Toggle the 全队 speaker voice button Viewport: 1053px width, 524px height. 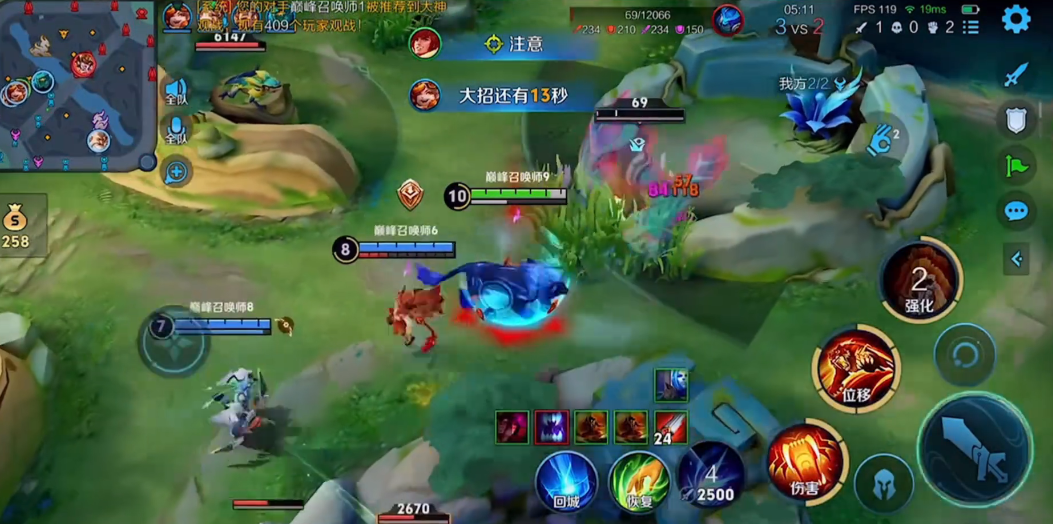177,92
